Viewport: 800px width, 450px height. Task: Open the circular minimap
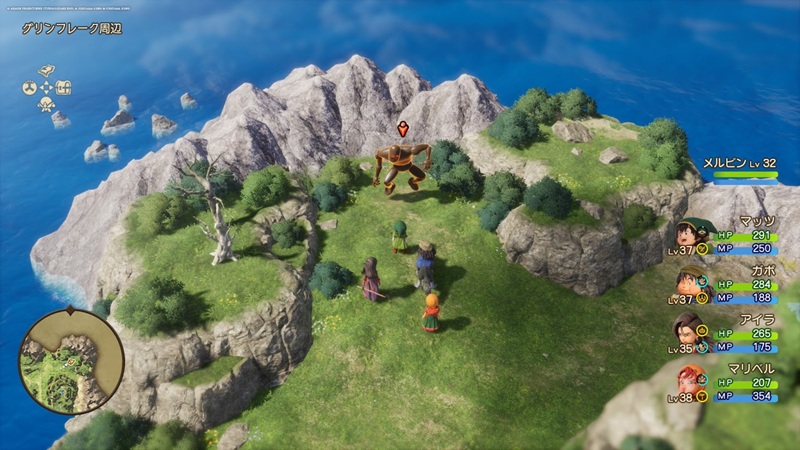click(71, 361)
